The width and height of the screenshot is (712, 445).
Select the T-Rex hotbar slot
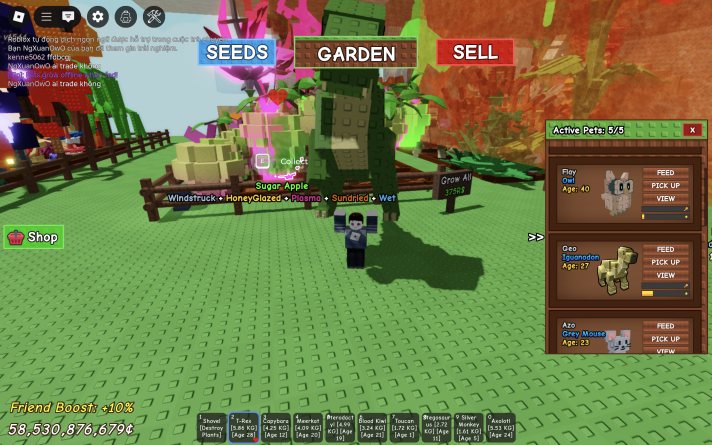(243, 427)
